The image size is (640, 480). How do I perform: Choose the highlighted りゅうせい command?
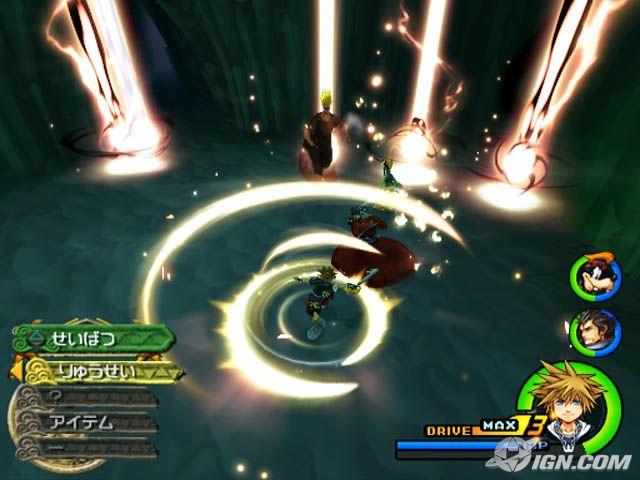[x=98, y=371]
